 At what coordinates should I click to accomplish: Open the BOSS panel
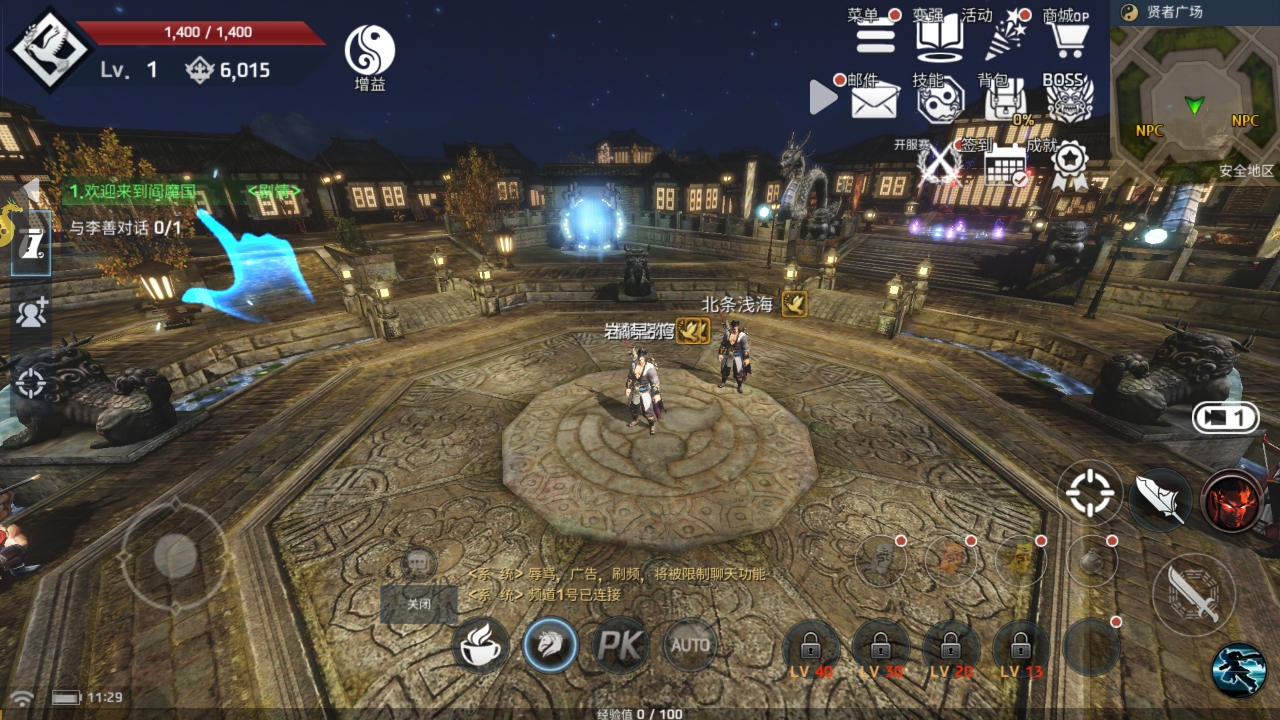tap(1069, 100)
